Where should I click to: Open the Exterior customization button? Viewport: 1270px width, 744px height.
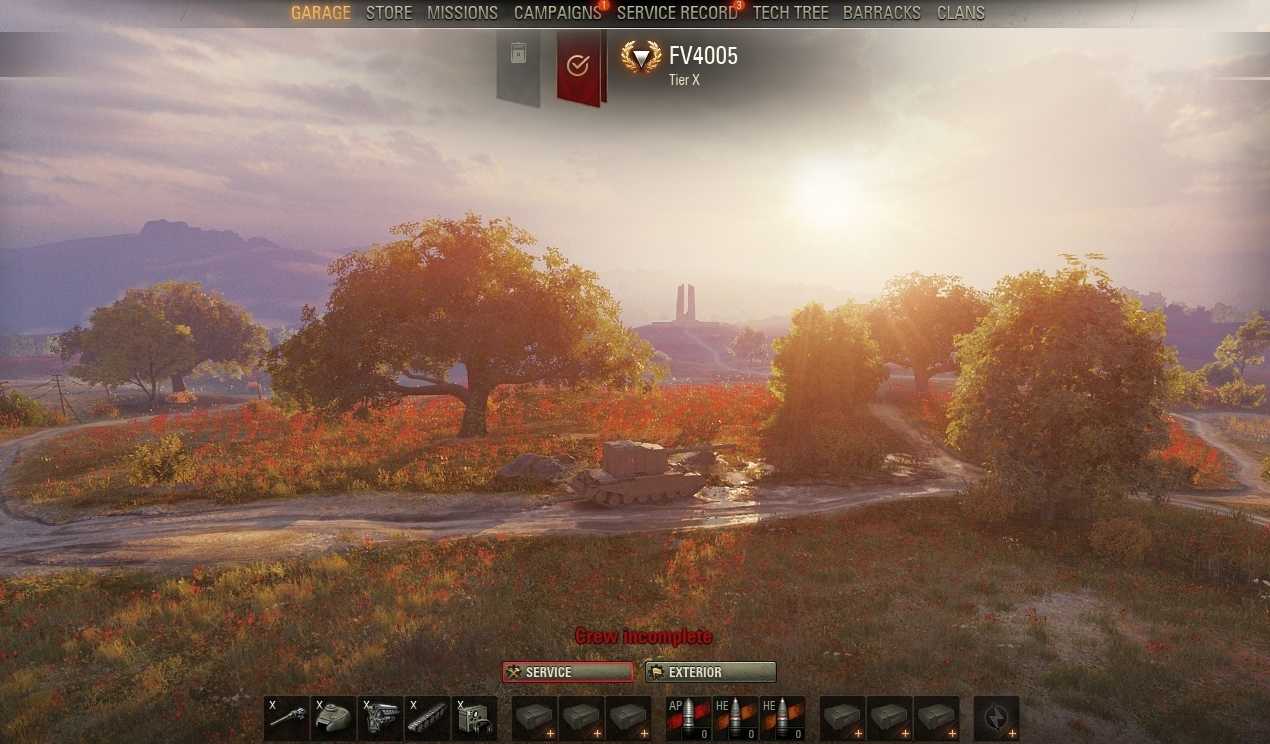[x=710, y=672]
